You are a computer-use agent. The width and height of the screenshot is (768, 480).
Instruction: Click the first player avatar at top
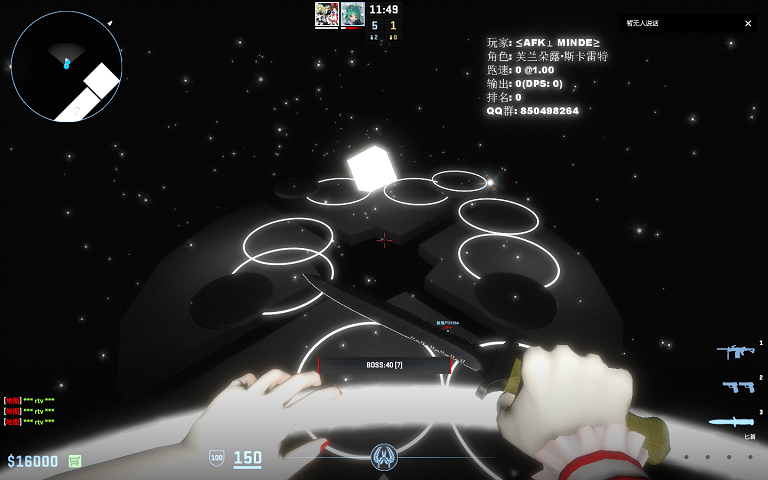pyautogui.click(x=326, y=14)
